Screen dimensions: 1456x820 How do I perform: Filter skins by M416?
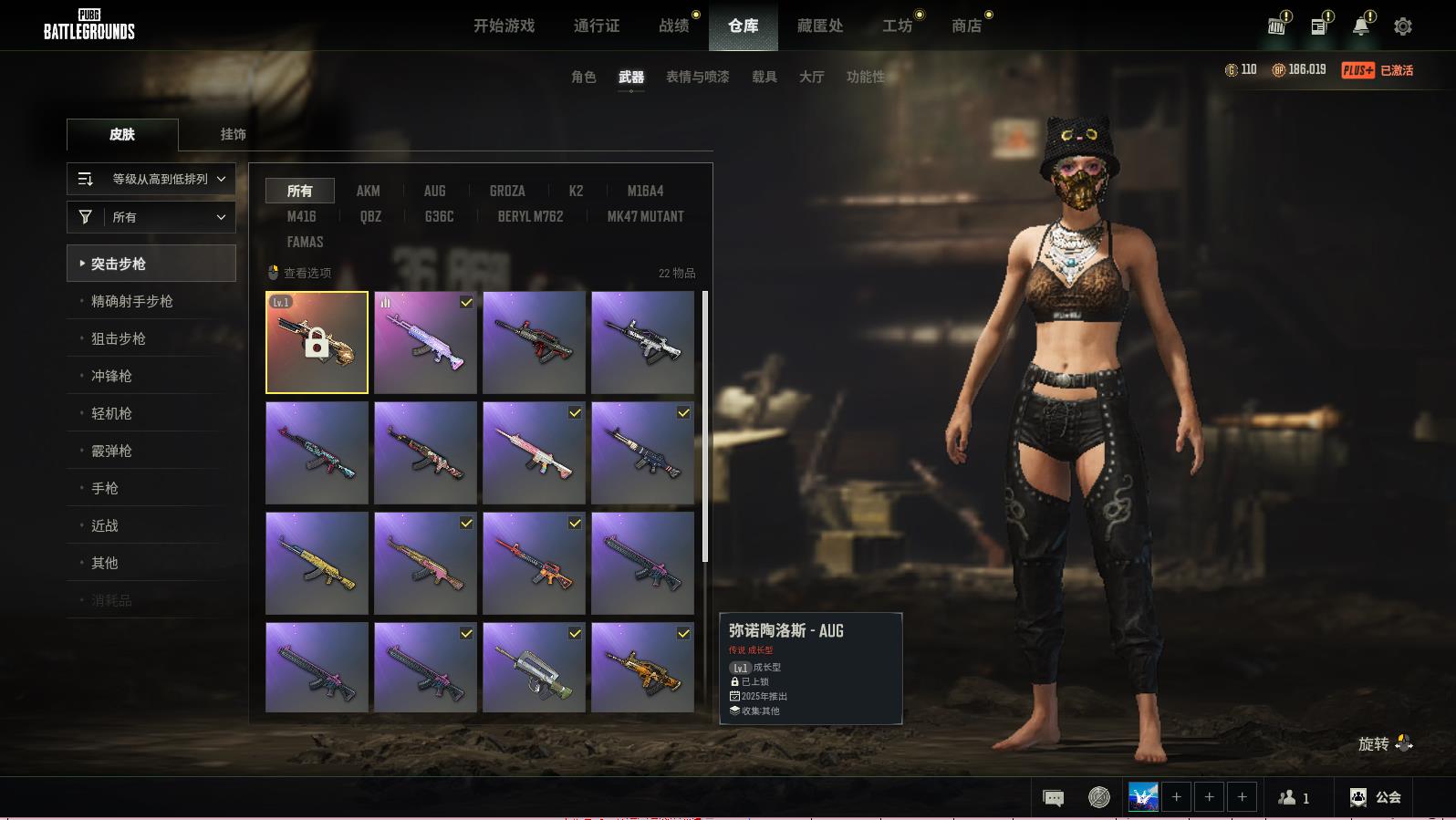tap(301, 216)
